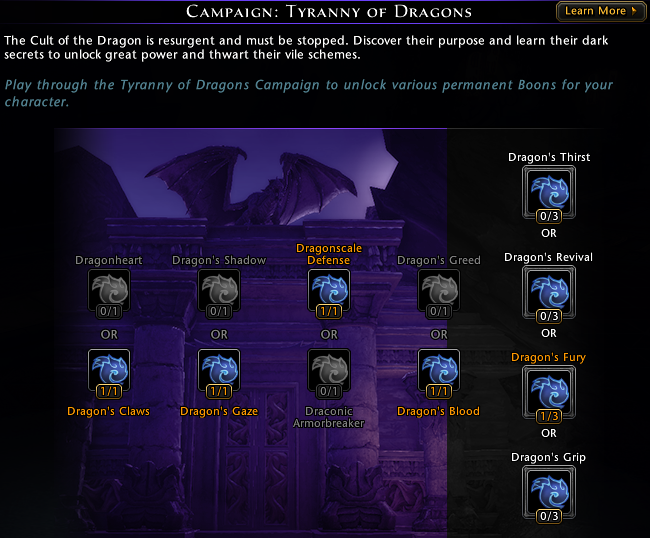Select the Dragon's Thirst boon icon
The width and height of the screenshot is (650, 538).
click(x=549, y=191)
